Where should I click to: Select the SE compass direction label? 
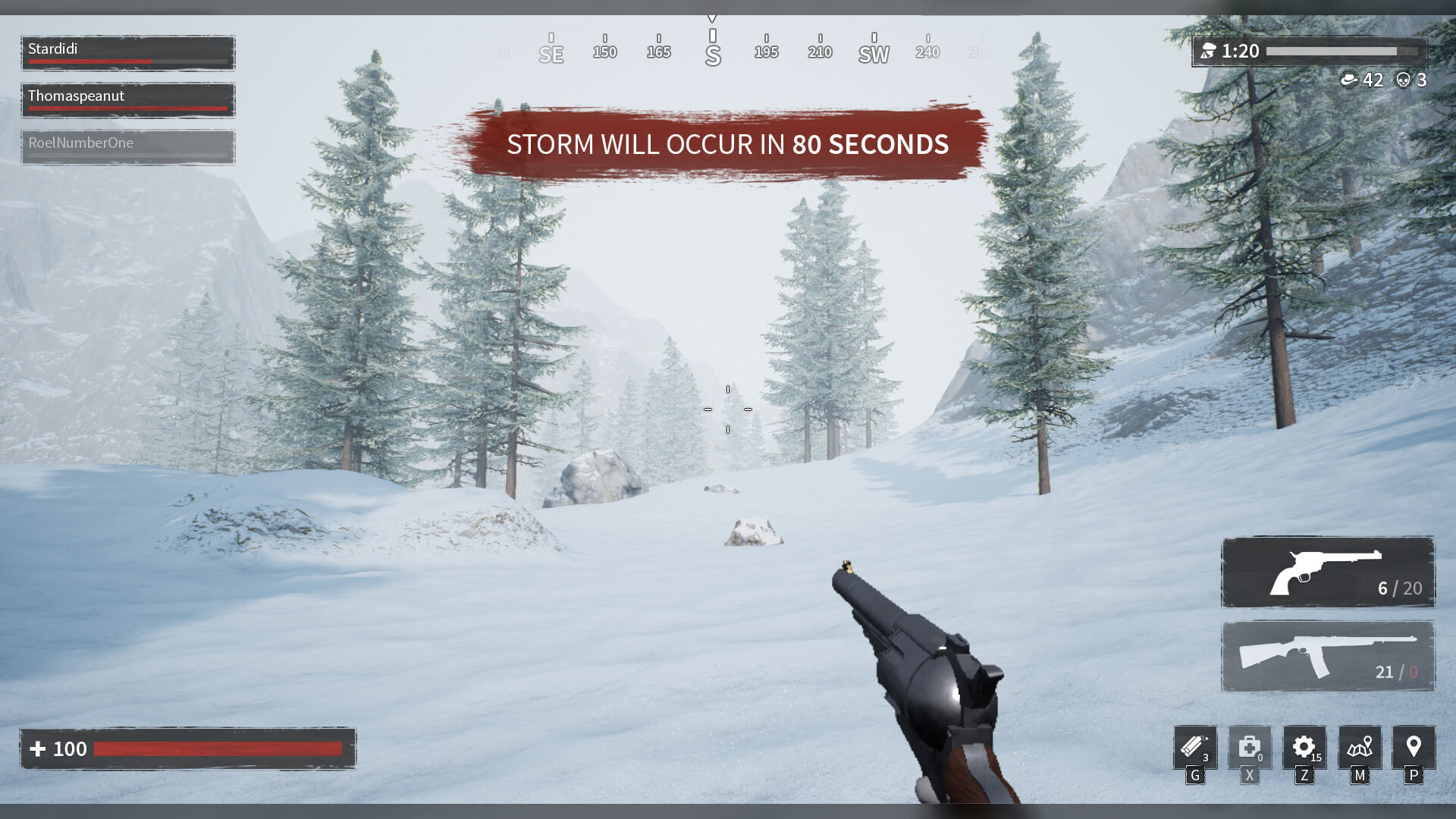click(551, 53)
